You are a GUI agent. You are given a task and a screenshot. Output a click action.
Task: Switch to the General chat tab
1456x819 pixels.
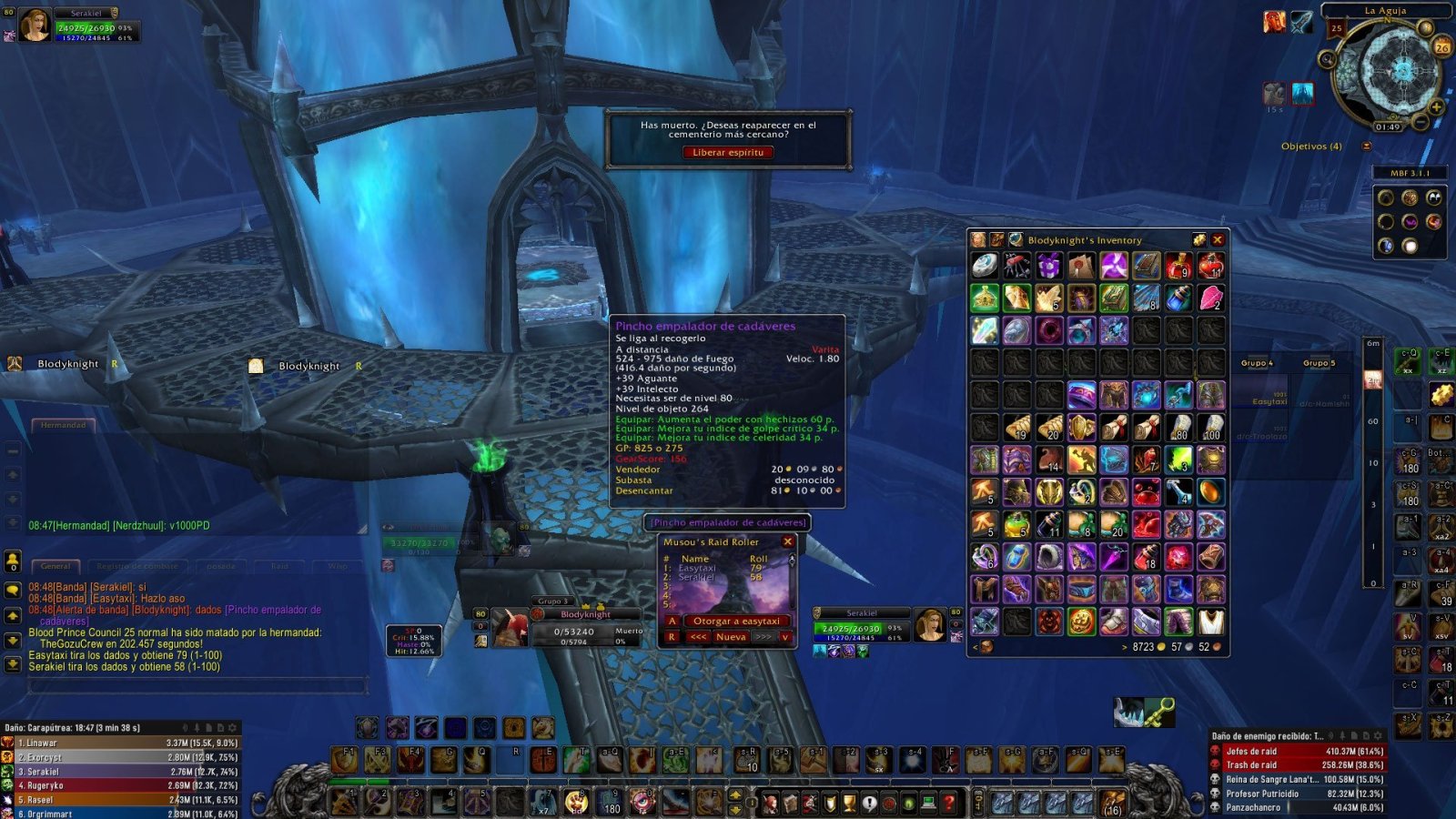coord(56,566)
